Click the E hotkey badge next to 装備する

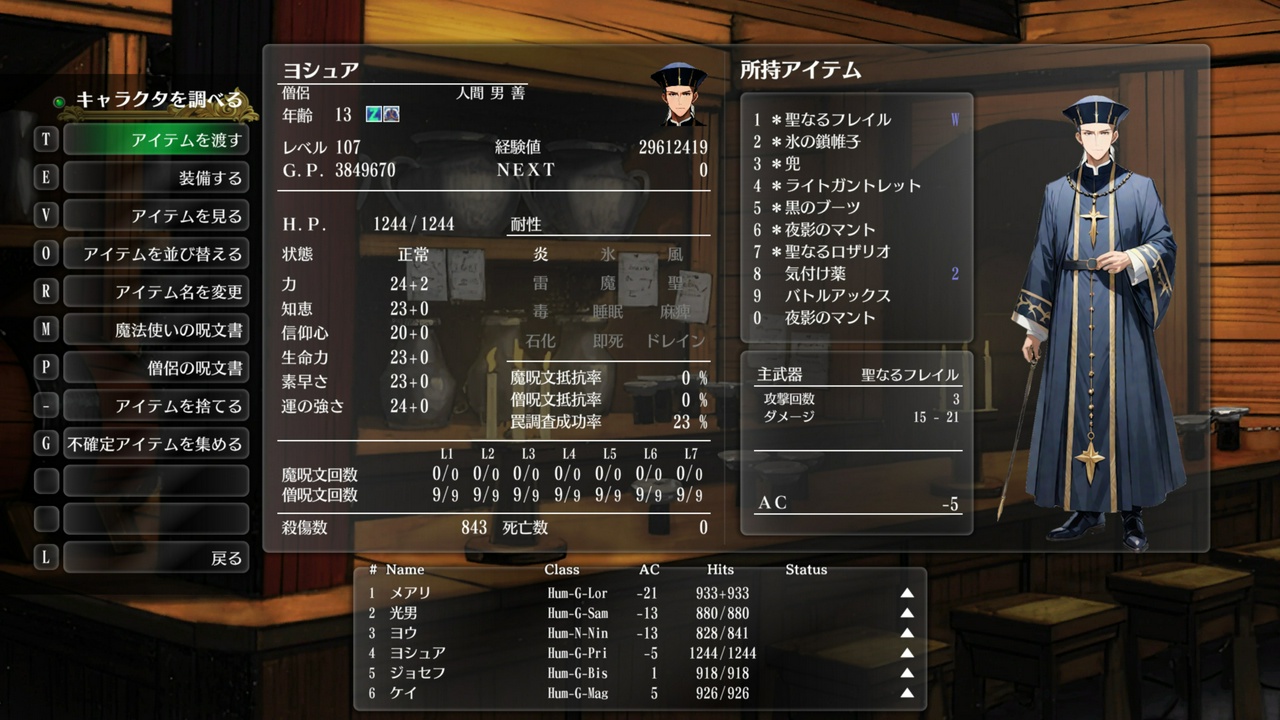[44, 177]
